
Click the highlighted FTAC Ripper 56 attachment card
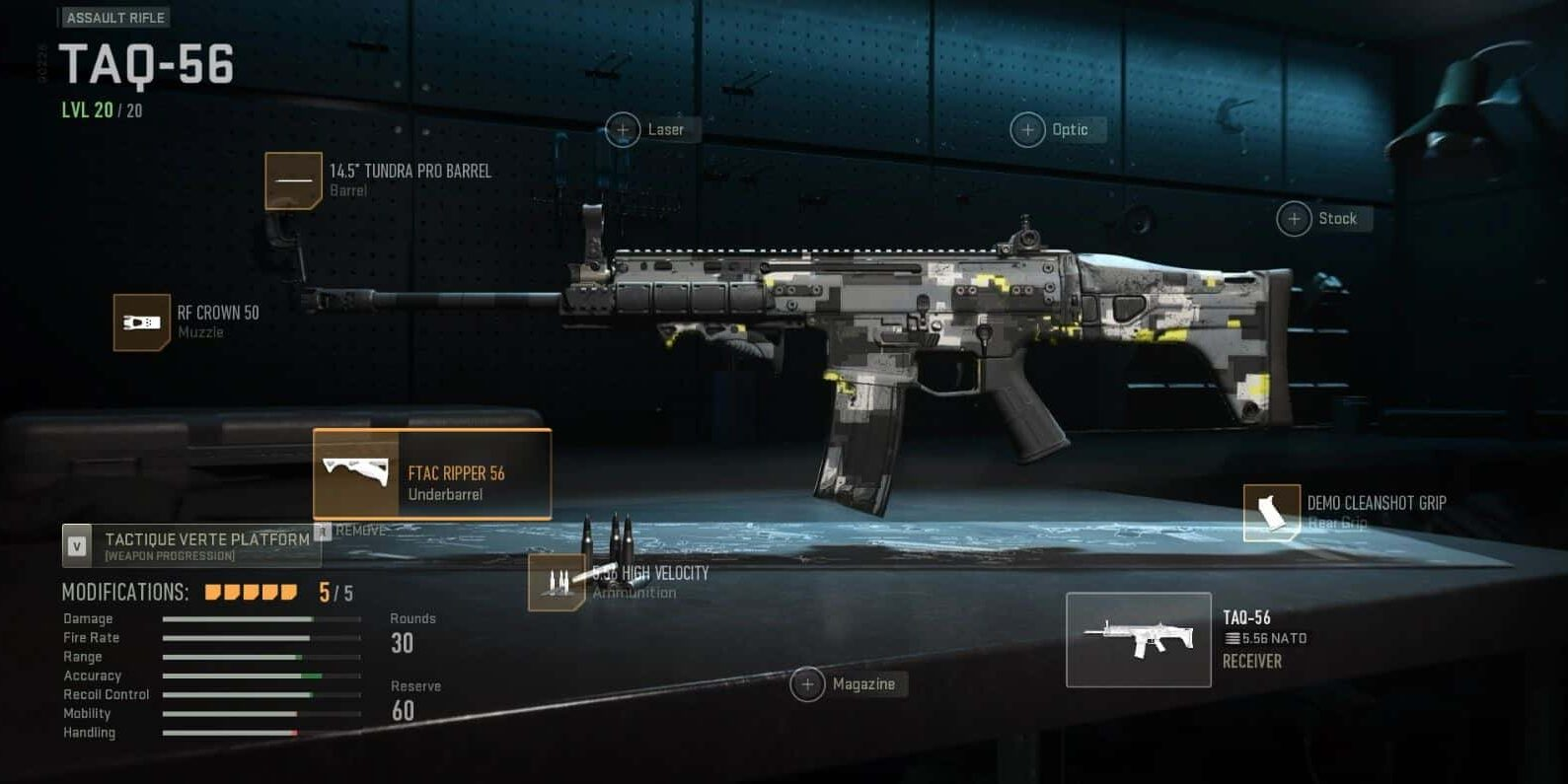coord(431,474)
